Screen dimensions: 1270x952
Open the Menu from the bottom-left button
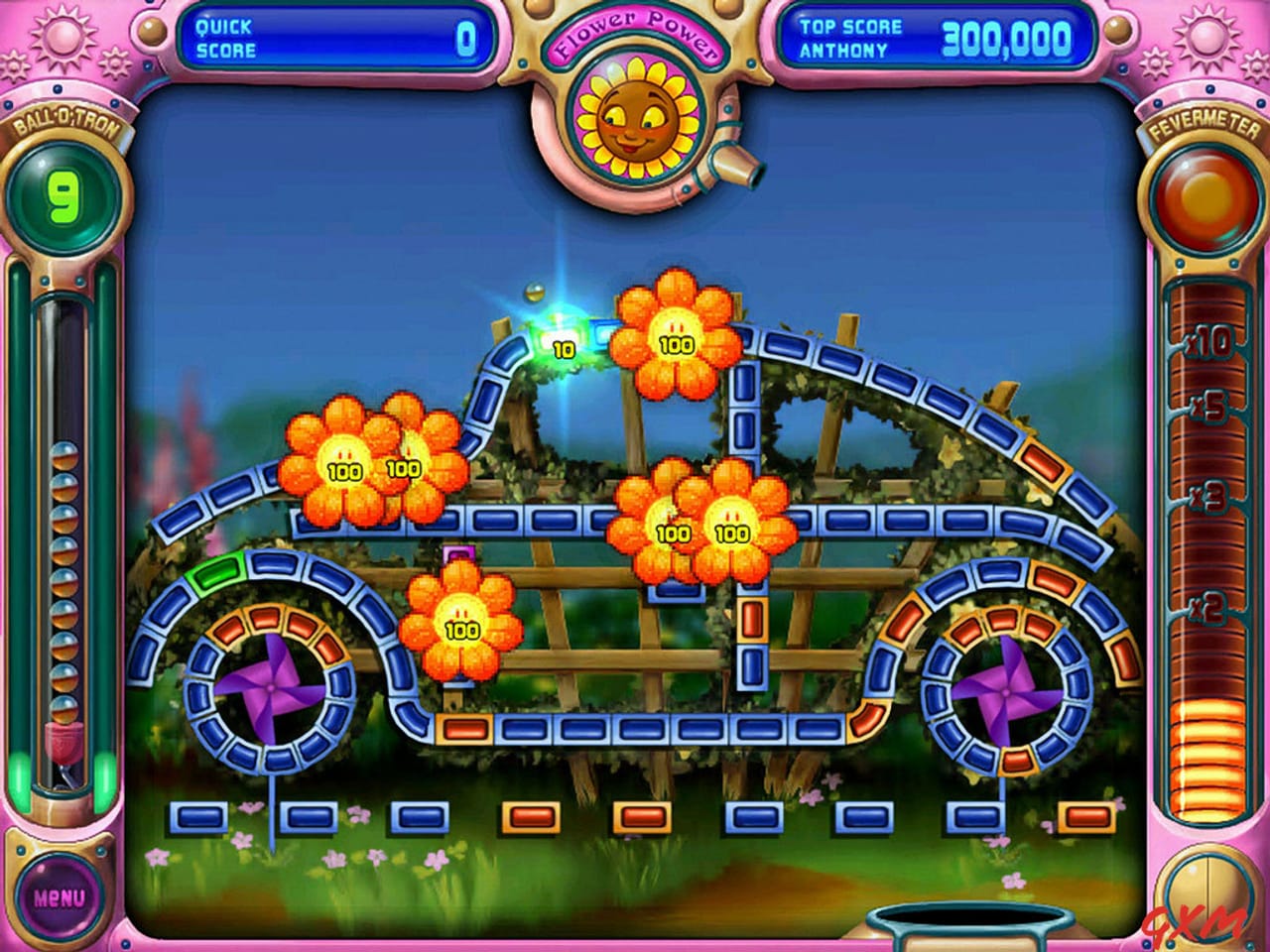58,895
